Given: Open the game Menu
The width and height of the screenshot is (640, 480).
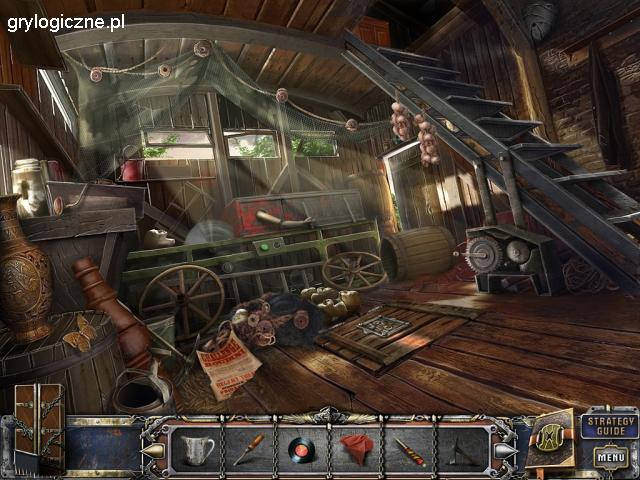Looking at the screenshot, I should coord(609,457).
